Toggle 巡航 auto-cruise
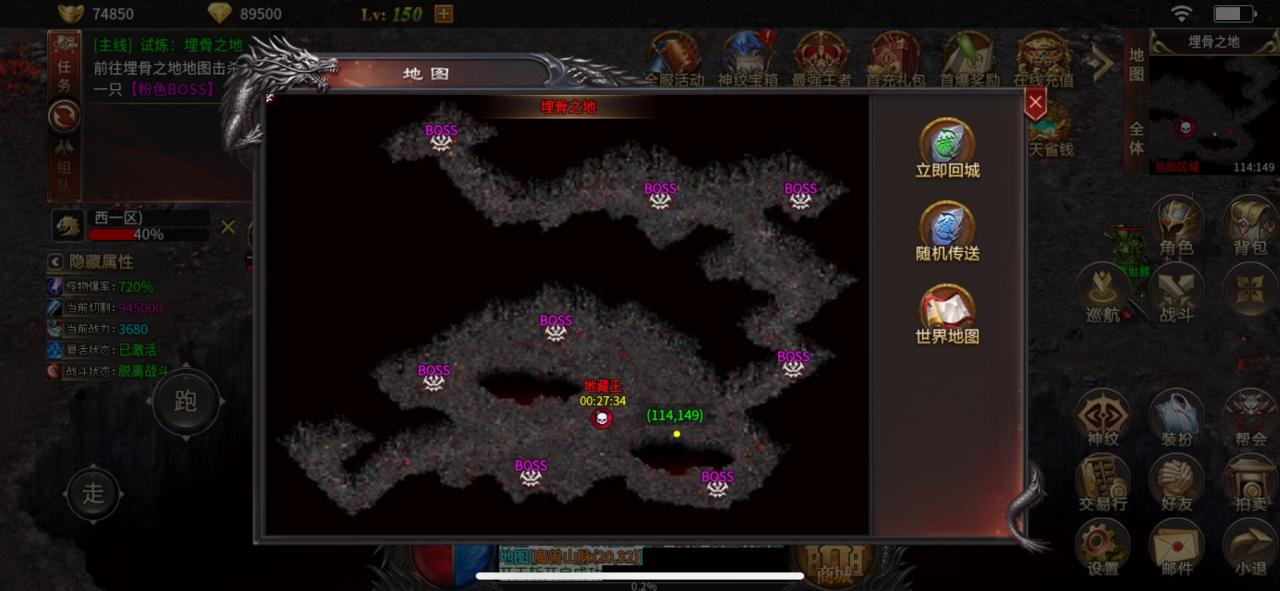Viewport: 1280px width, 591px height. [1102, 293]
